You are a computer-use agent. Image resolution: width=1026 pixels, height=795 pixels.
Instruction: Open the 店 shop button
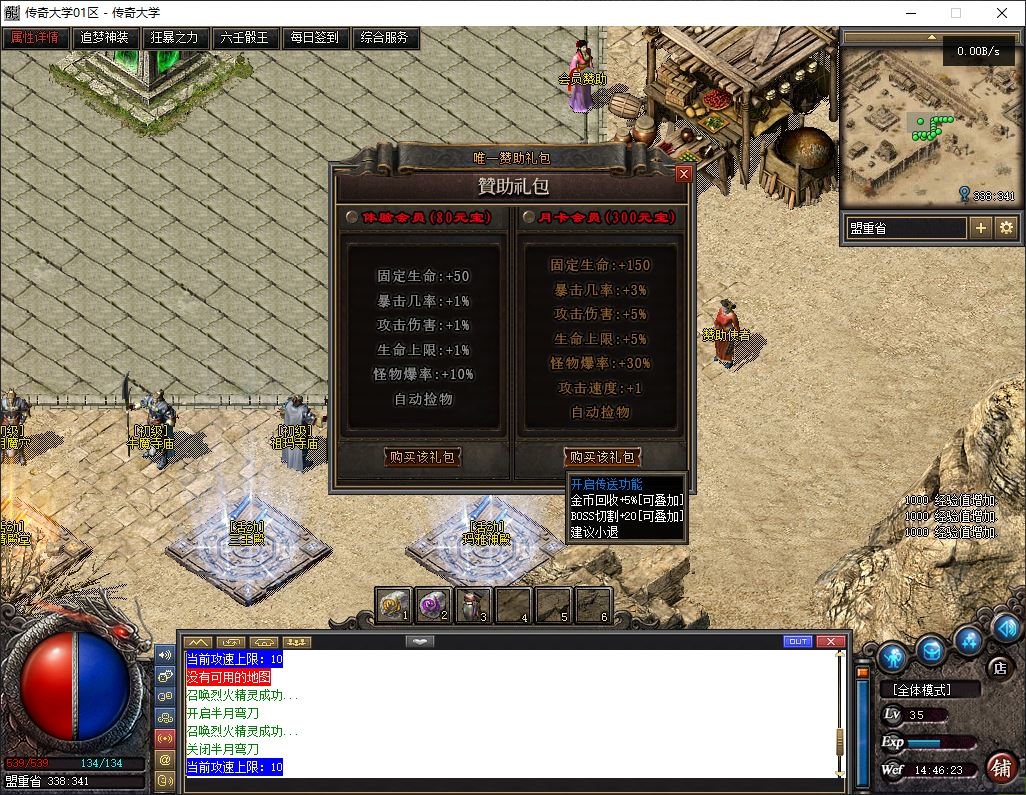tap(998, 667)
